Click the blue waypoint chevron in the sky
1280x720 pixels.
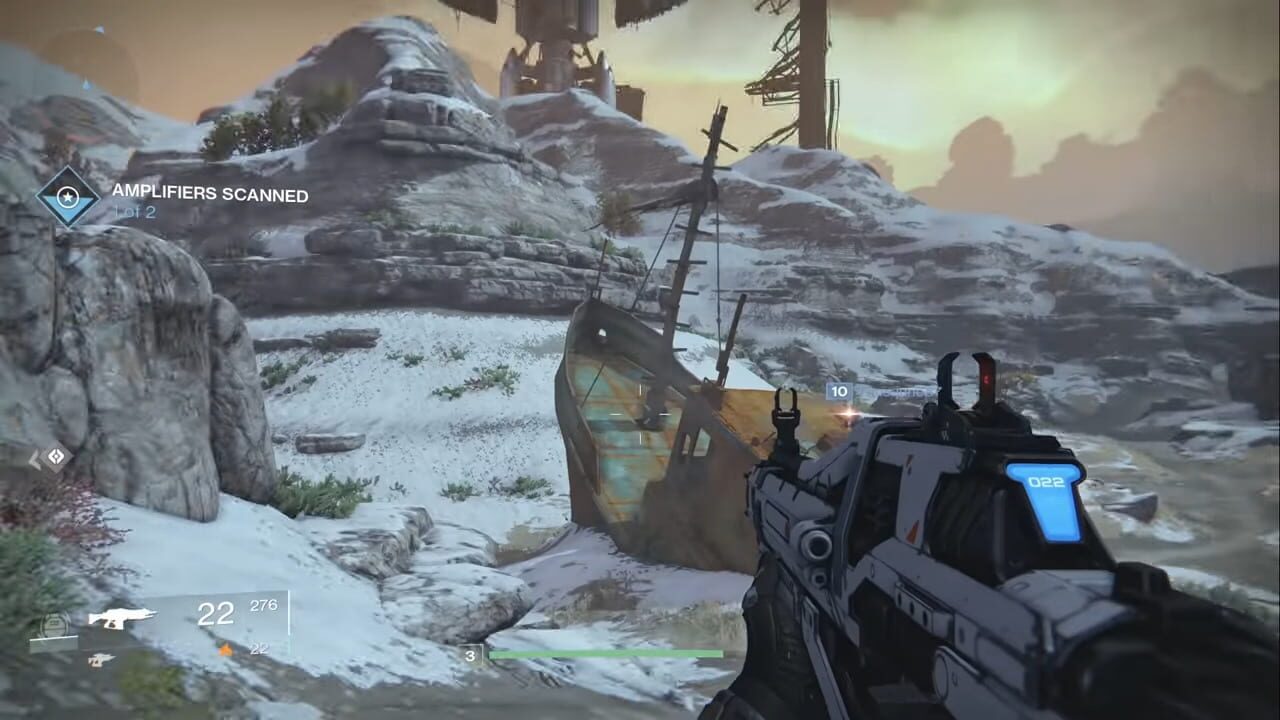(x=86, y=85)
